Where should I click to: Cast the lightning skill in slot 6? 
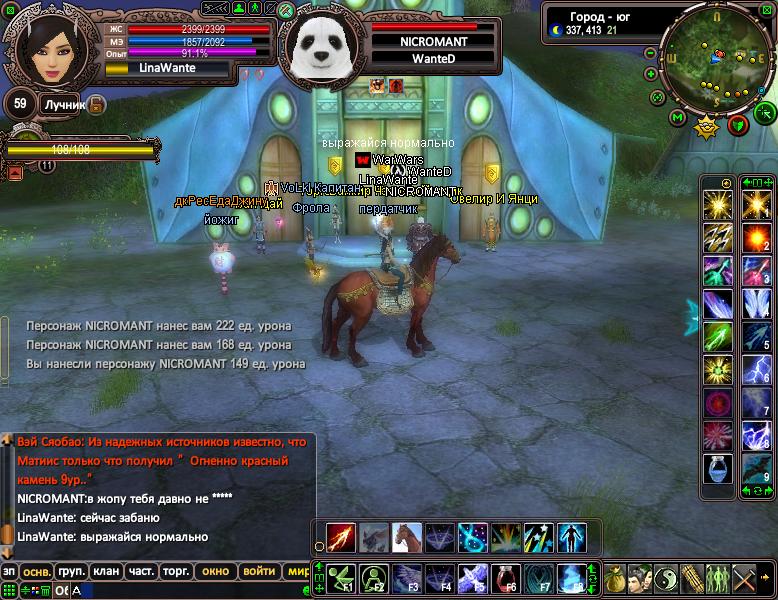point(754,370)
